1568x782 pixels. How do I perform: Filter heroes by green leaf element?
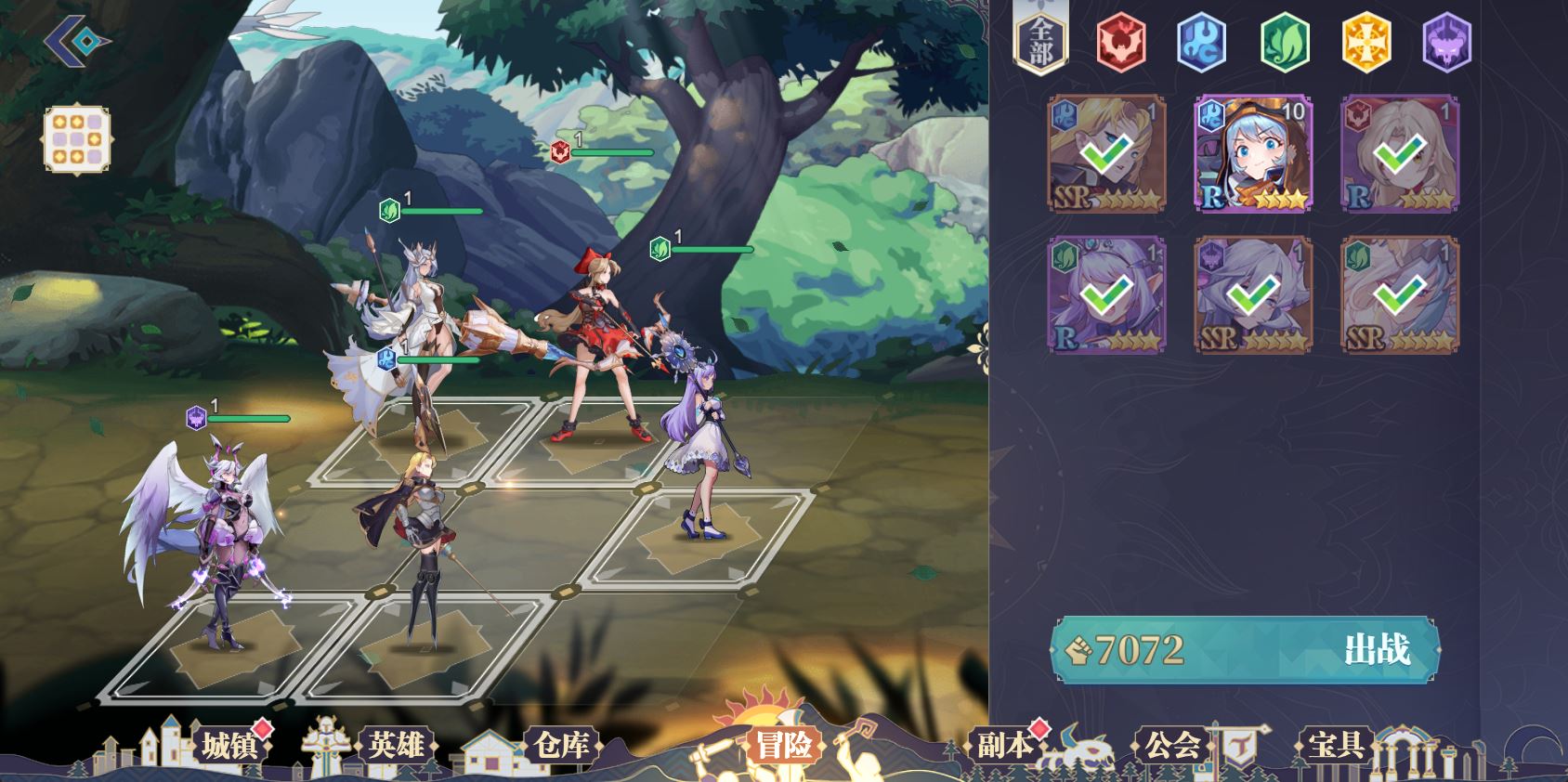pos(1284,42)
